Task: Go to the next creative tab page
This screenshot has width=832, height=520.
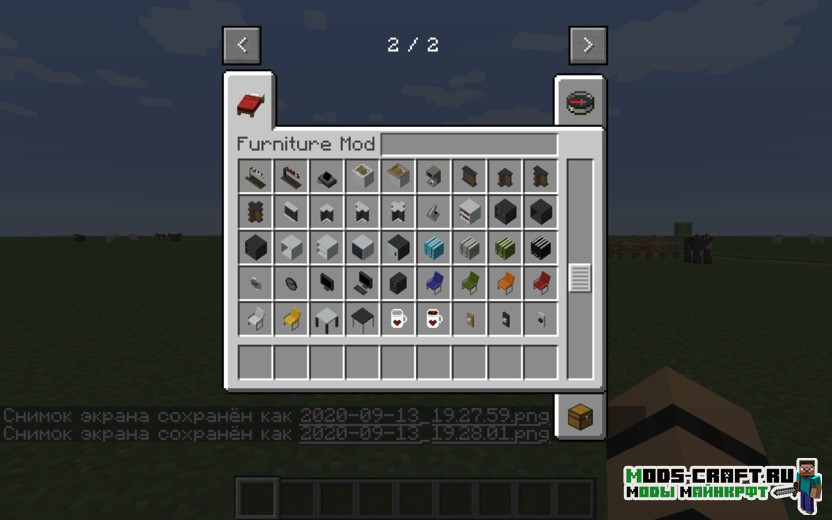Action: [x=588, y=45]
